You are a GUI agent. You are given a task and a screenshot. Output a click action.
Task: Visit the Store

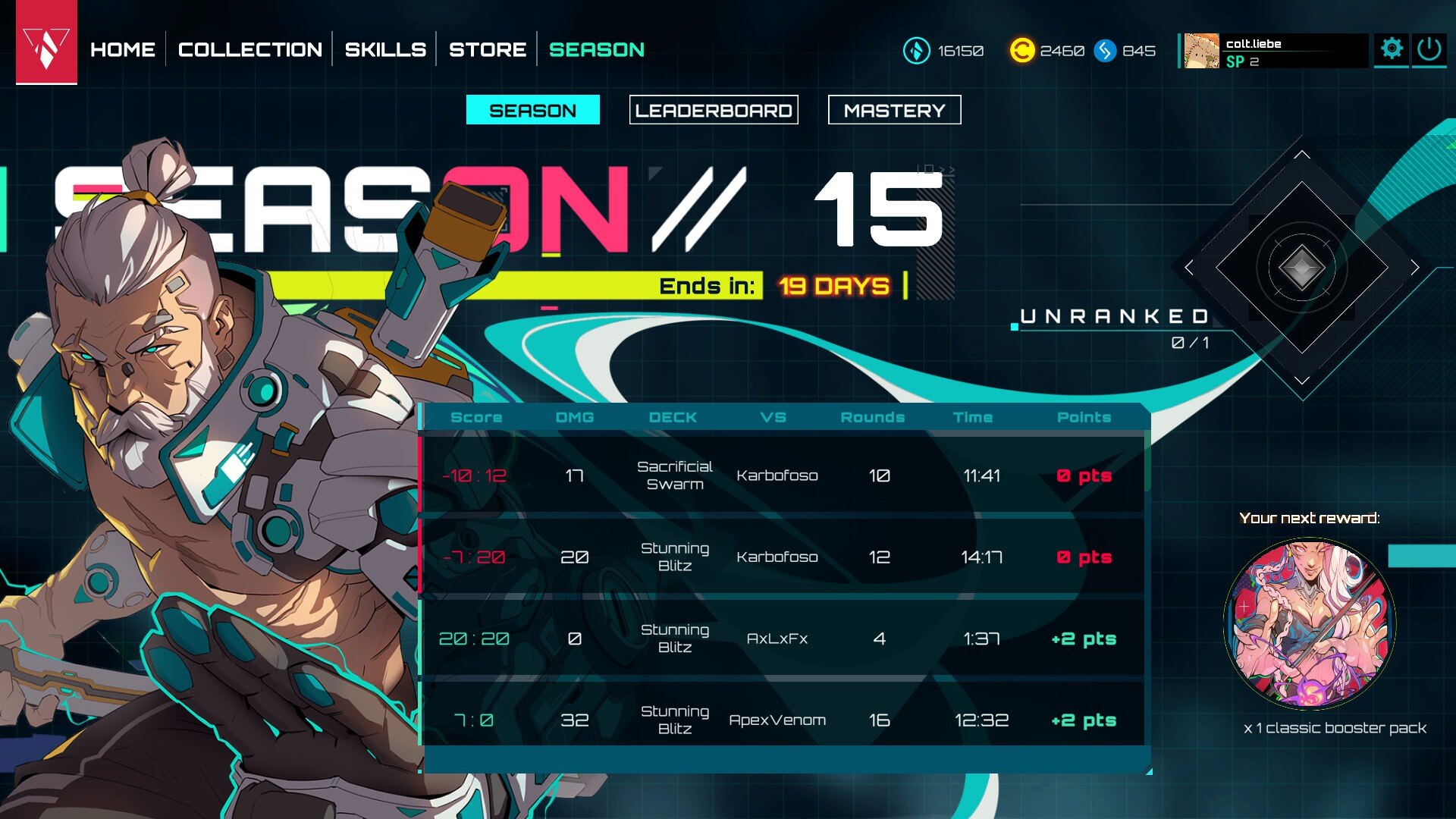[x=488, y=50]
